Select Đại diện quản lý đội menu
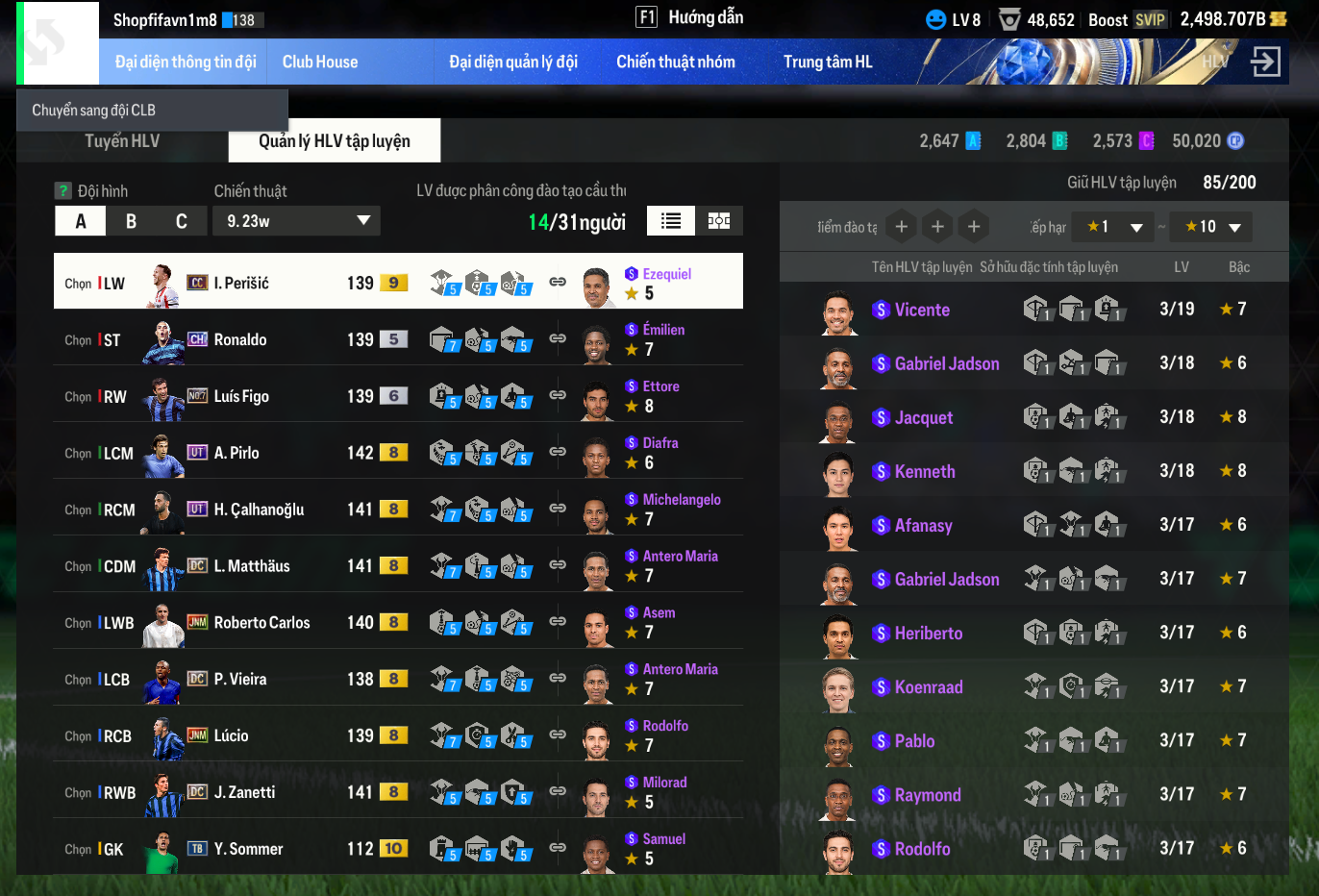Screen dimensions: 1319x896 pos(512,62)
